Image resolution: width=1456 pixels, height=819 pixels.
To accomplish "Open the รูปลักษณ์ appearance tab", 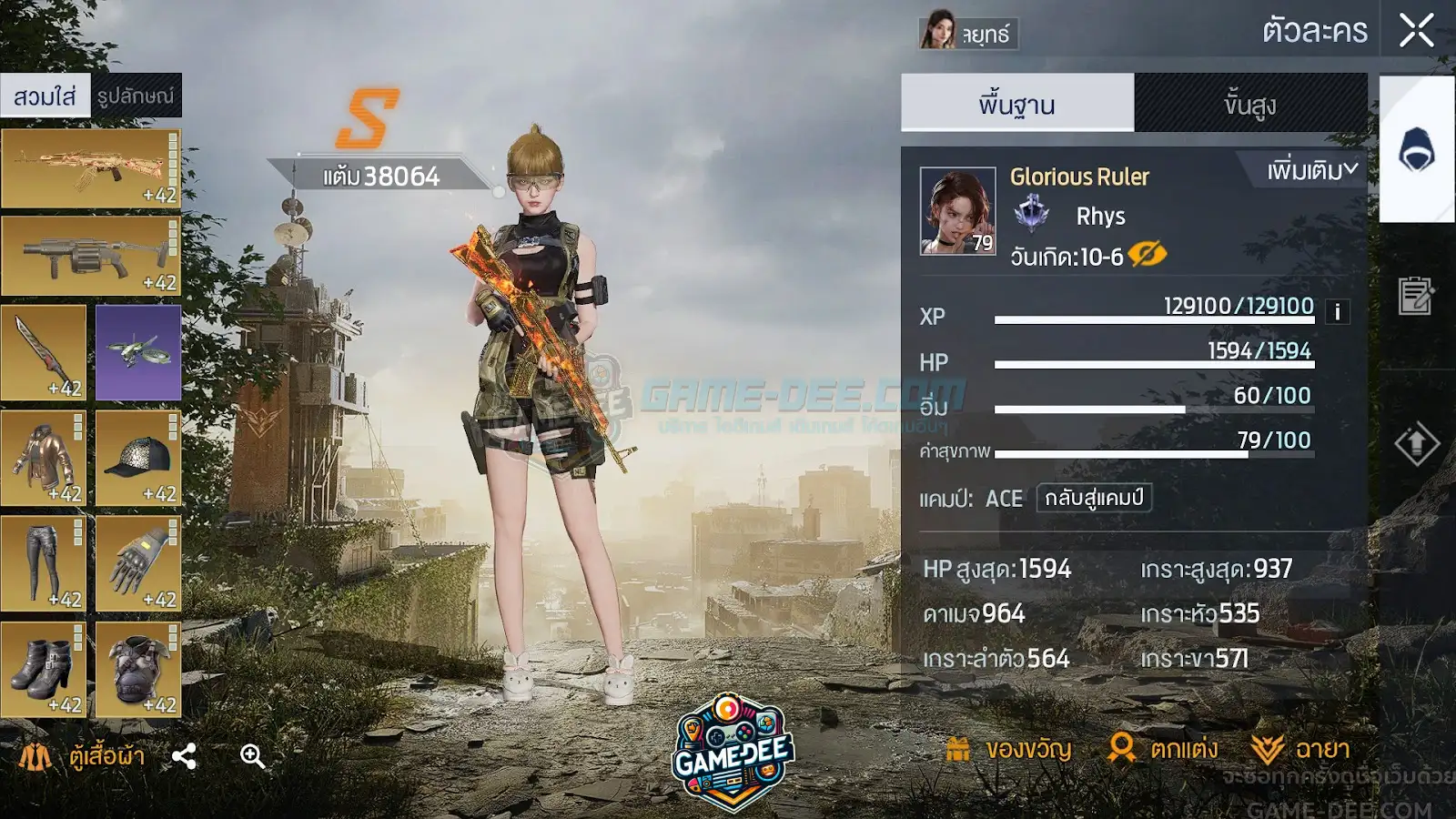I will (136, 96).
